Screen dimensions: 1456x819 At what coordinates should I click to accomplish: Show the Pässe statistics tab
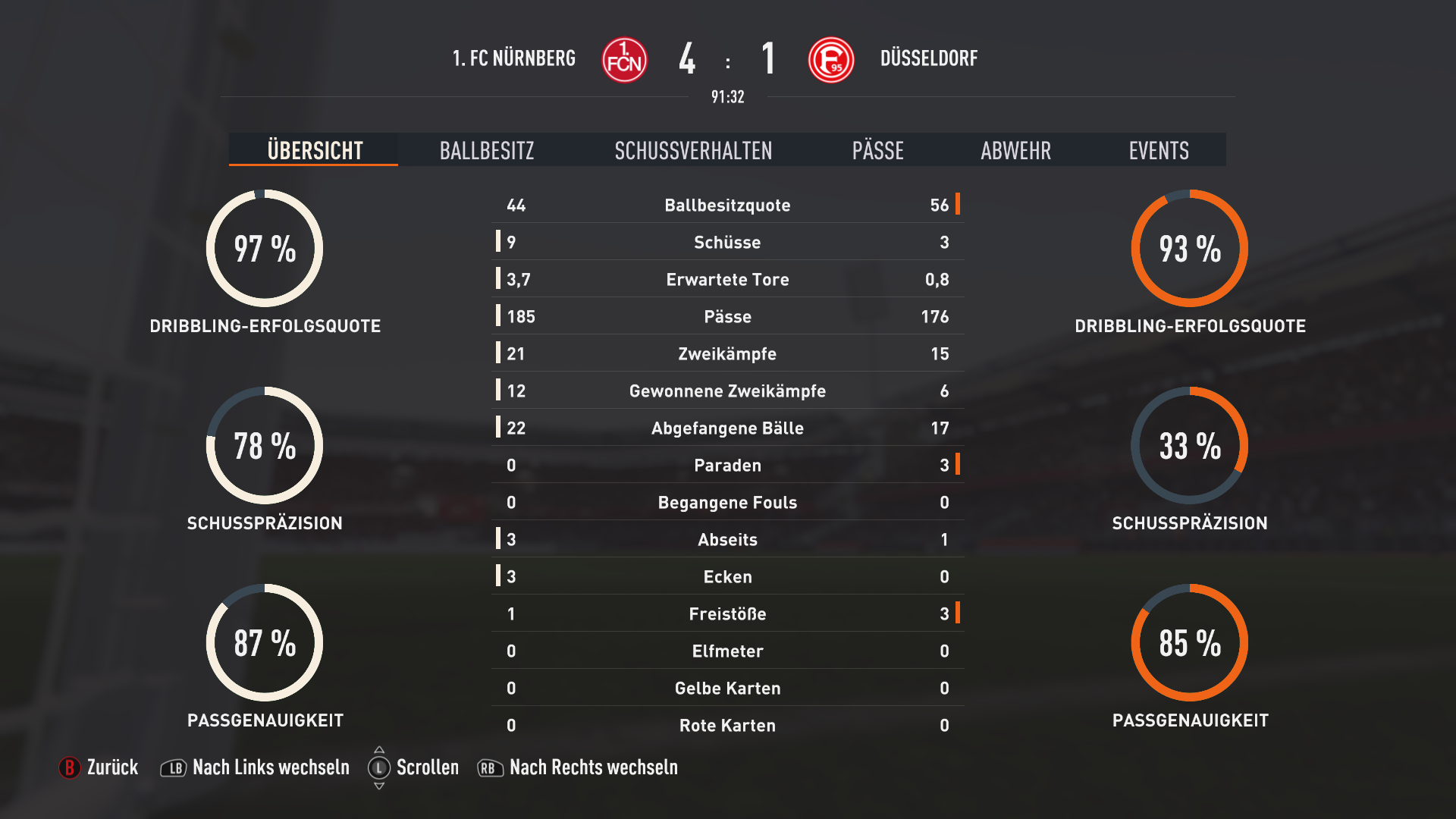pos(877,150)
